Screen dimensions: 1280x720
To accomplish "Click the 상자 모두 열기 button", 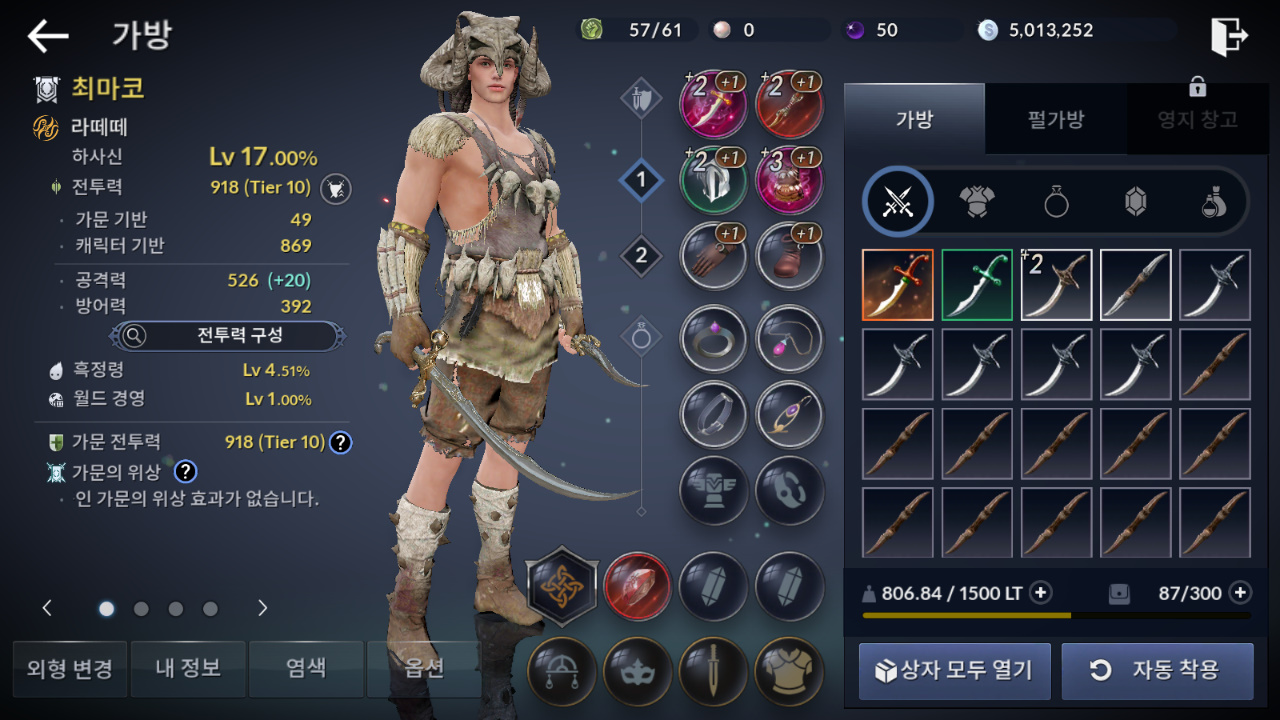I will point(954,671).
